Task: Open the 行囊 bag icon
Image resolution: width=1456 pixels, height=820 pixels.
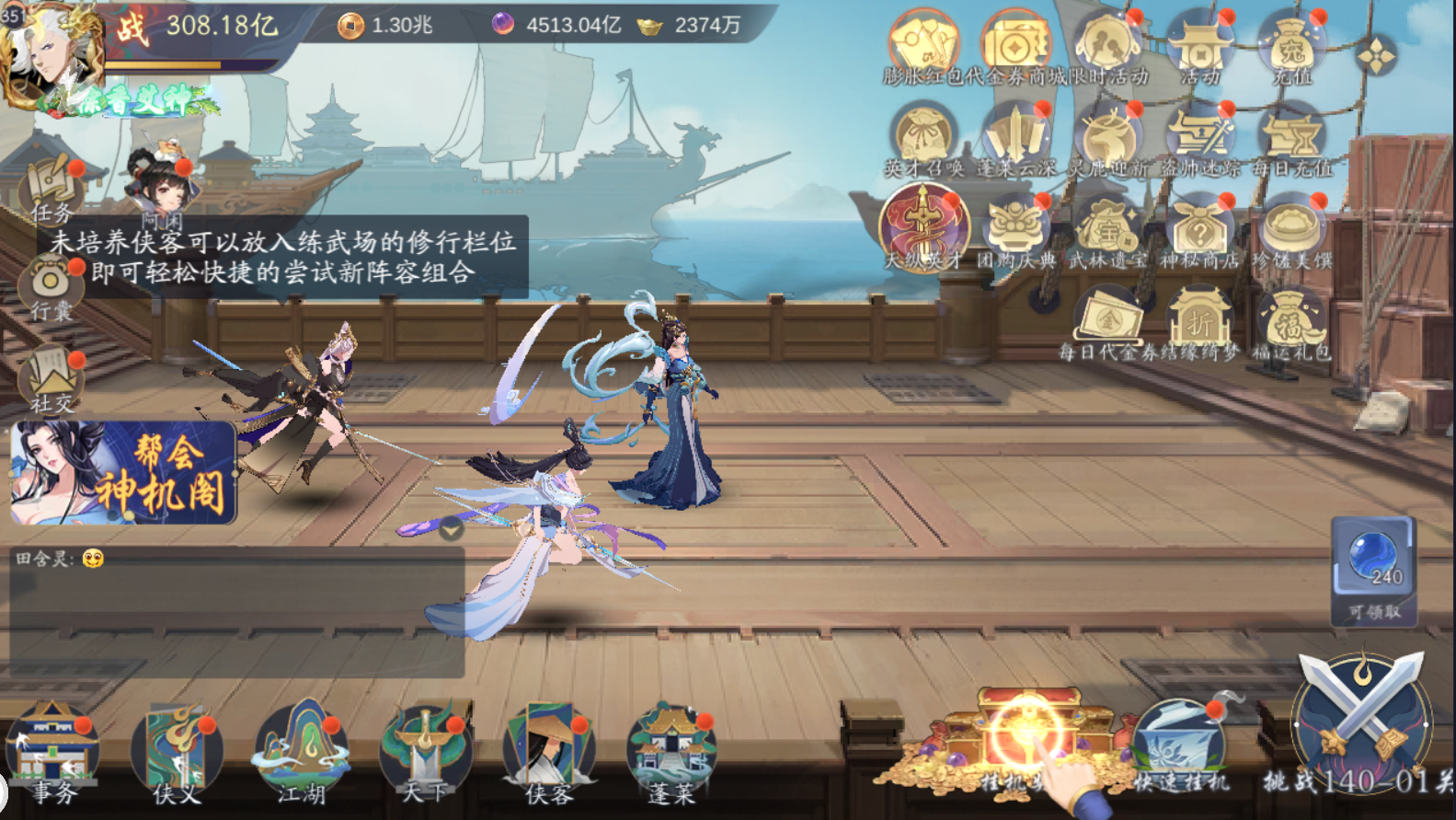Action: point(51,287)
